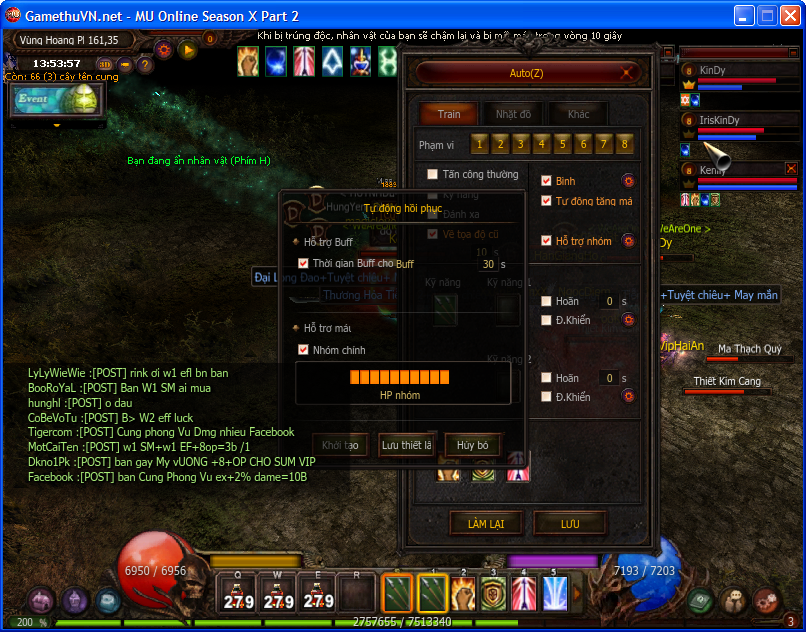Viewport: 806px width, 632px height.
Task: Toggle the Hỗ trợ nhóm checkbox
Action: tap(546, 241)
